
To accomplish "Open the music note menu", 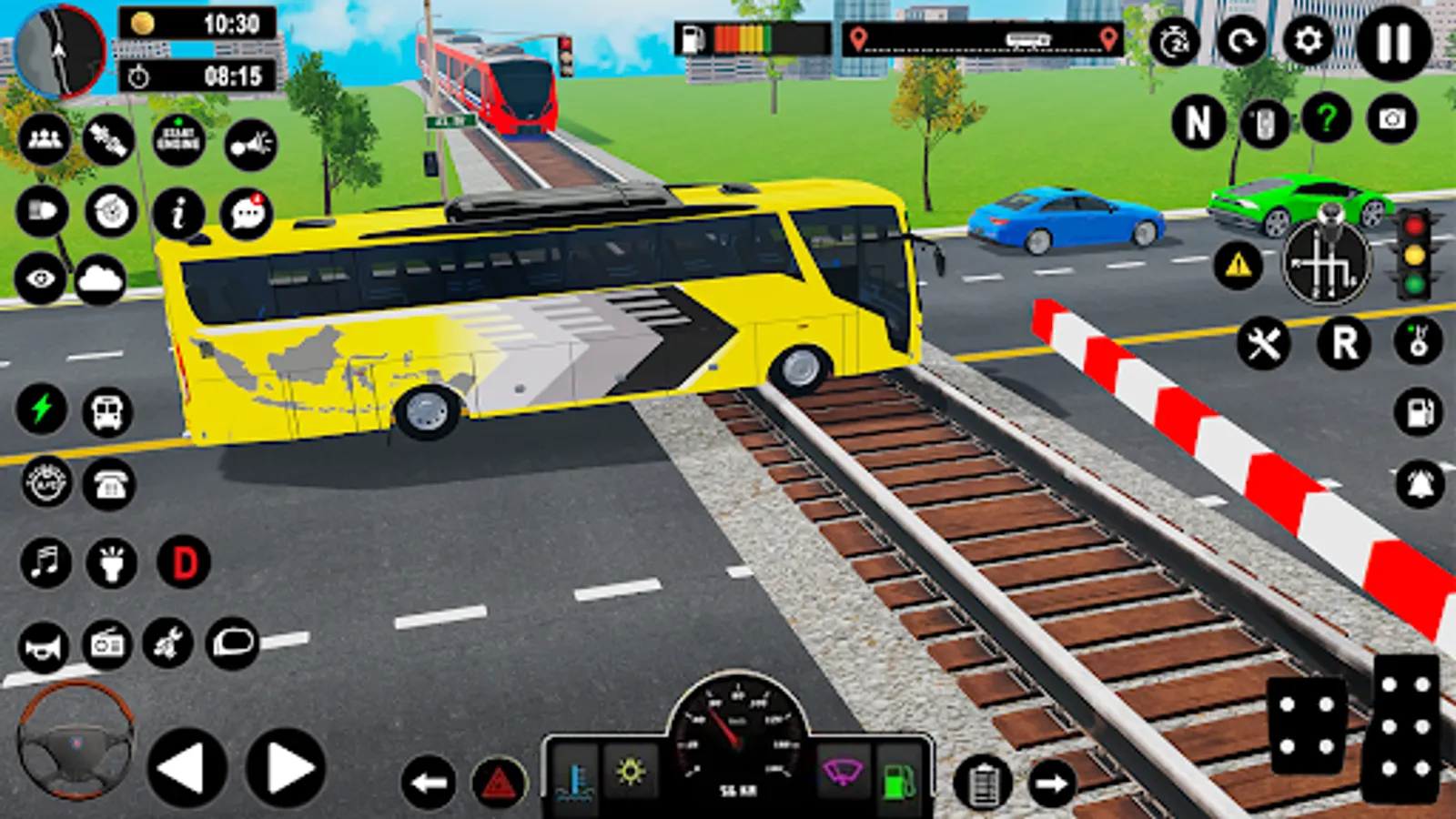I will pyautogui.click(x=45, y=561).
